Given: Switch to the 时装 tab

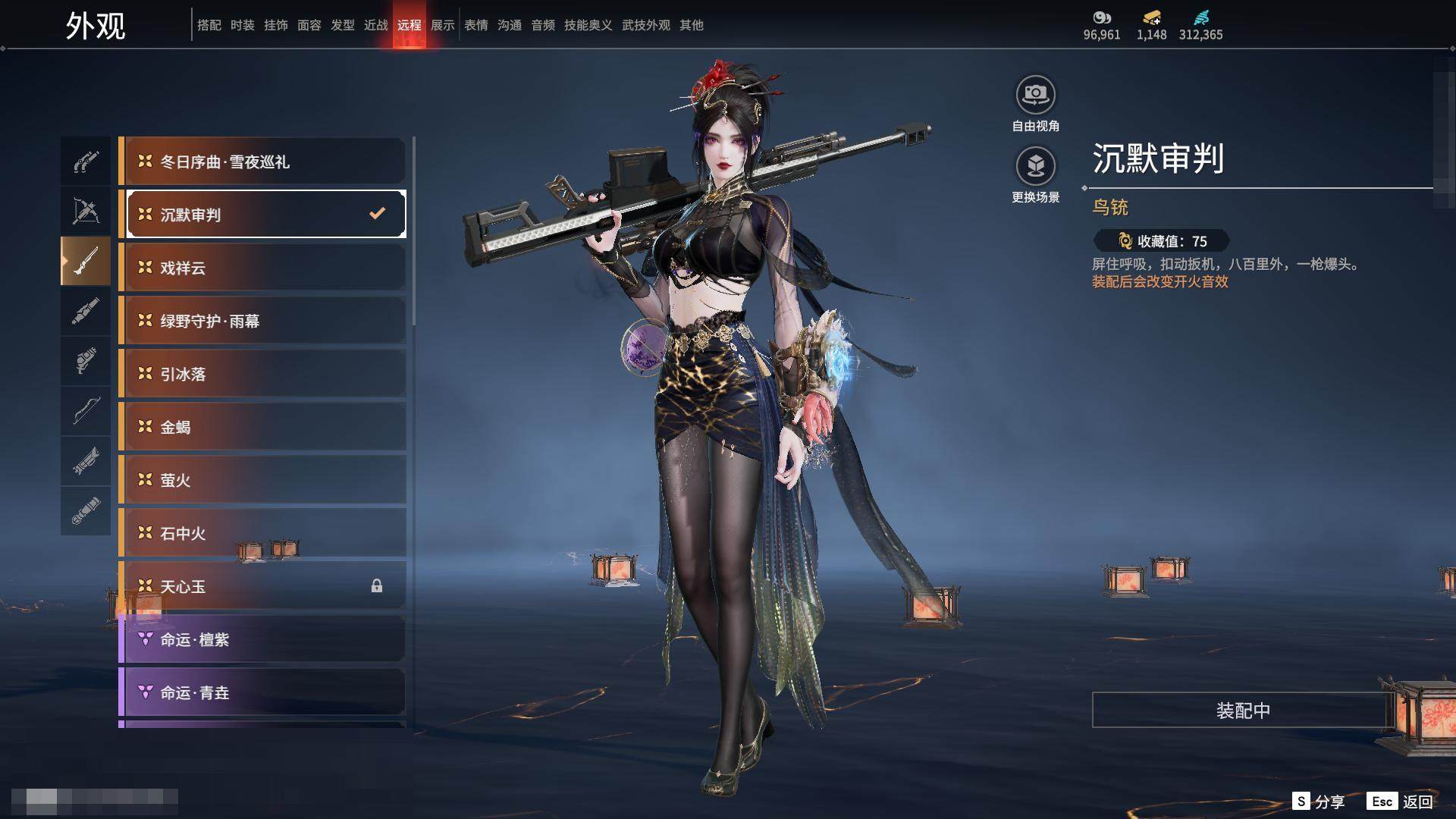Looking at the screenshot, I should point(243,25).
